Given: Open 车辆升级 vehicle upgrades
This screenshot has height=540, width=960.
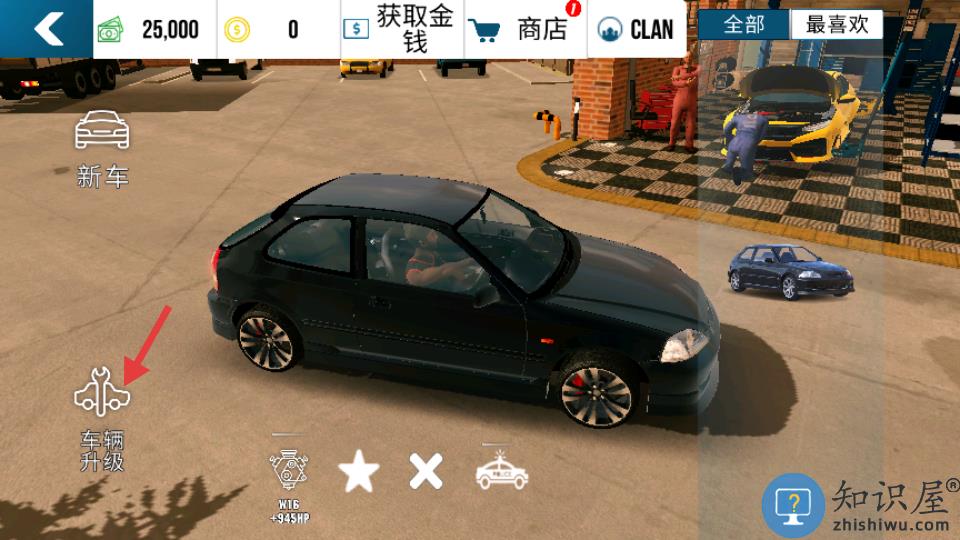Looking at the screenshot, I should 102,415.
